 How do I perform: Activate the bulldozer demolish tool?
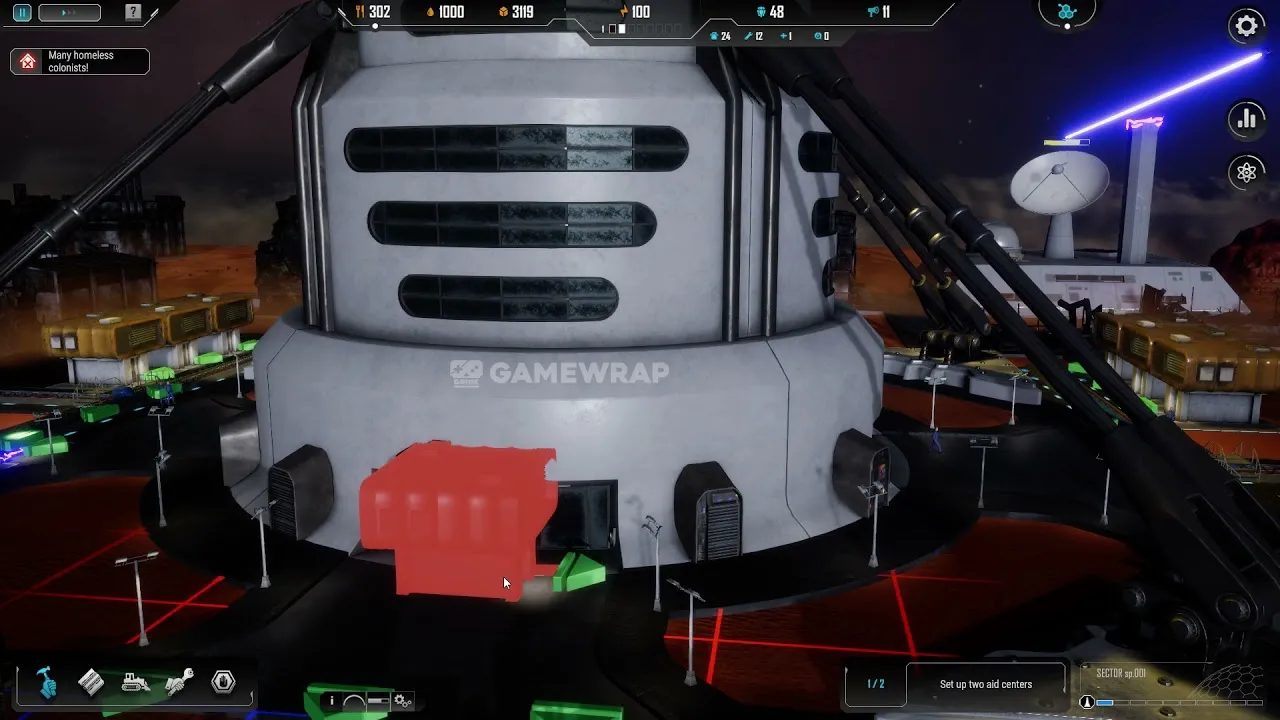[136, 683]
